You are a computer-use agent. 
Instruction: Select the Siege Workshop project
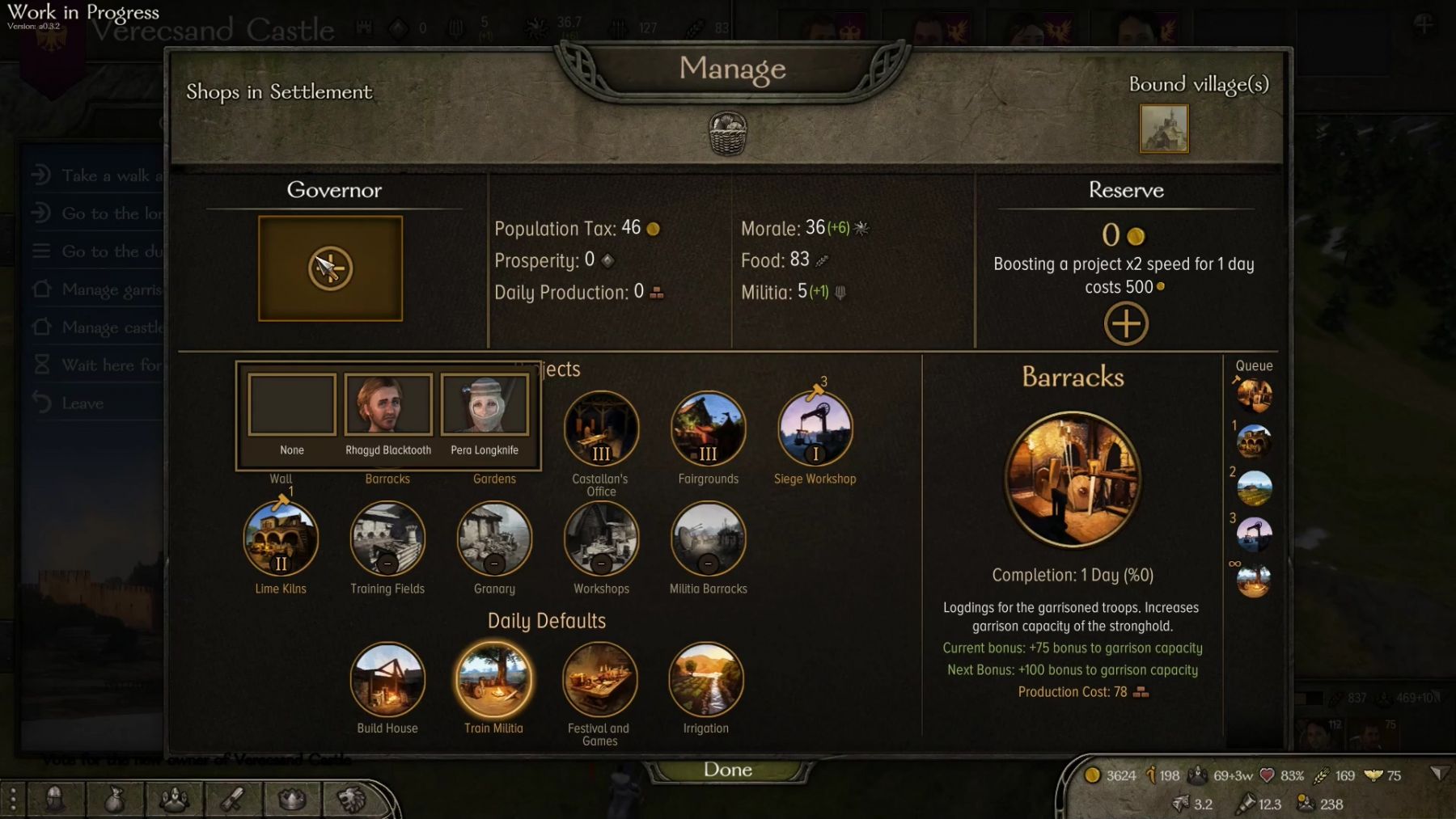click(x=815, y=428)
